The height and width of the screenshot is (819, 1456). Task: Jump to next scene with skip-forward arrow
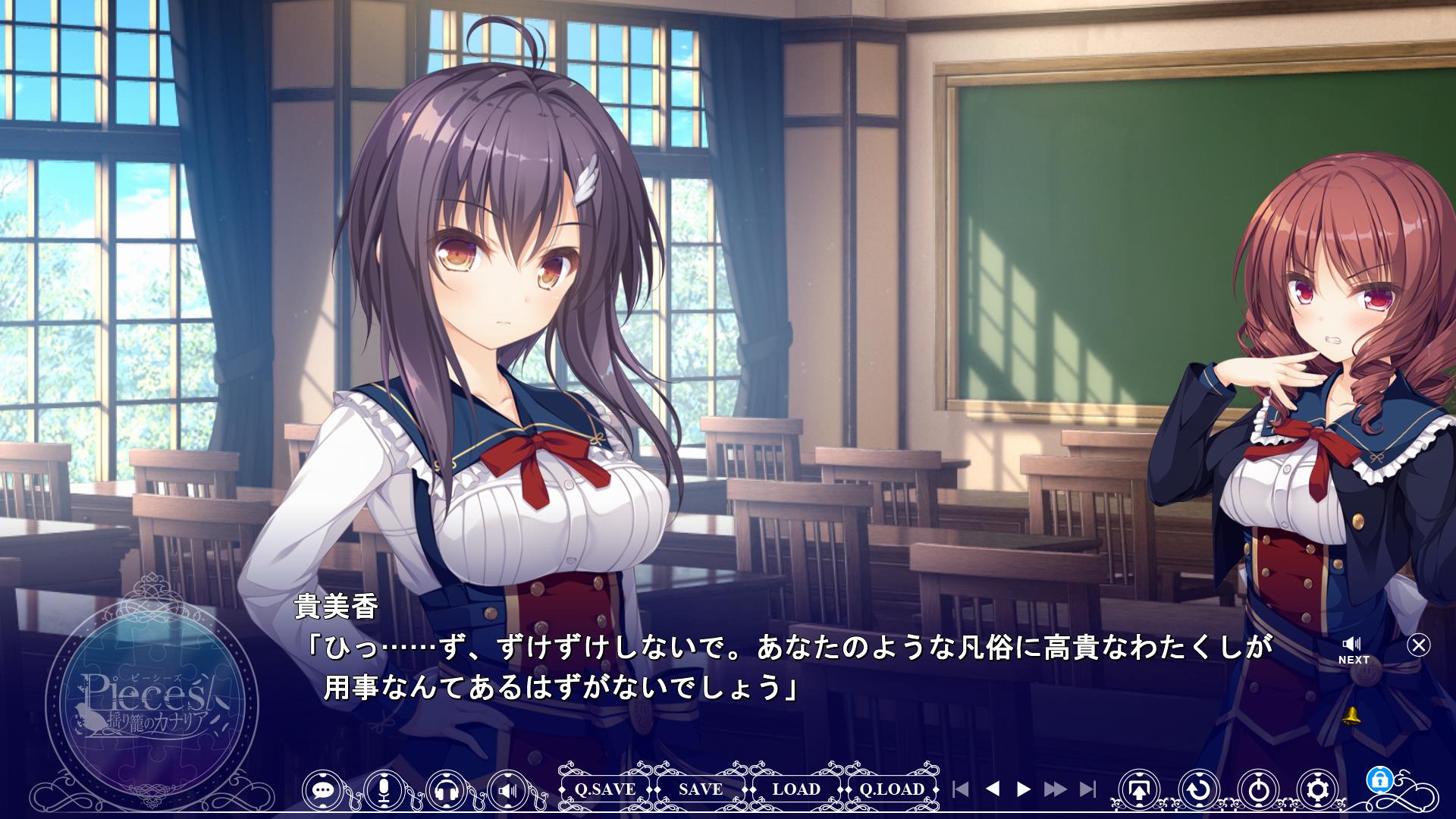pos(1087,789)
